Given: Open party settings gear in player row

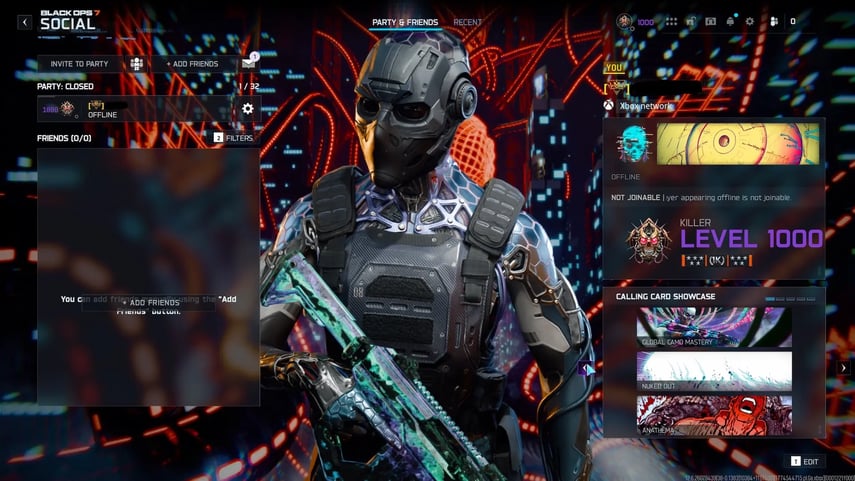Looking at the screenshot, I should [x=248, y=109].
